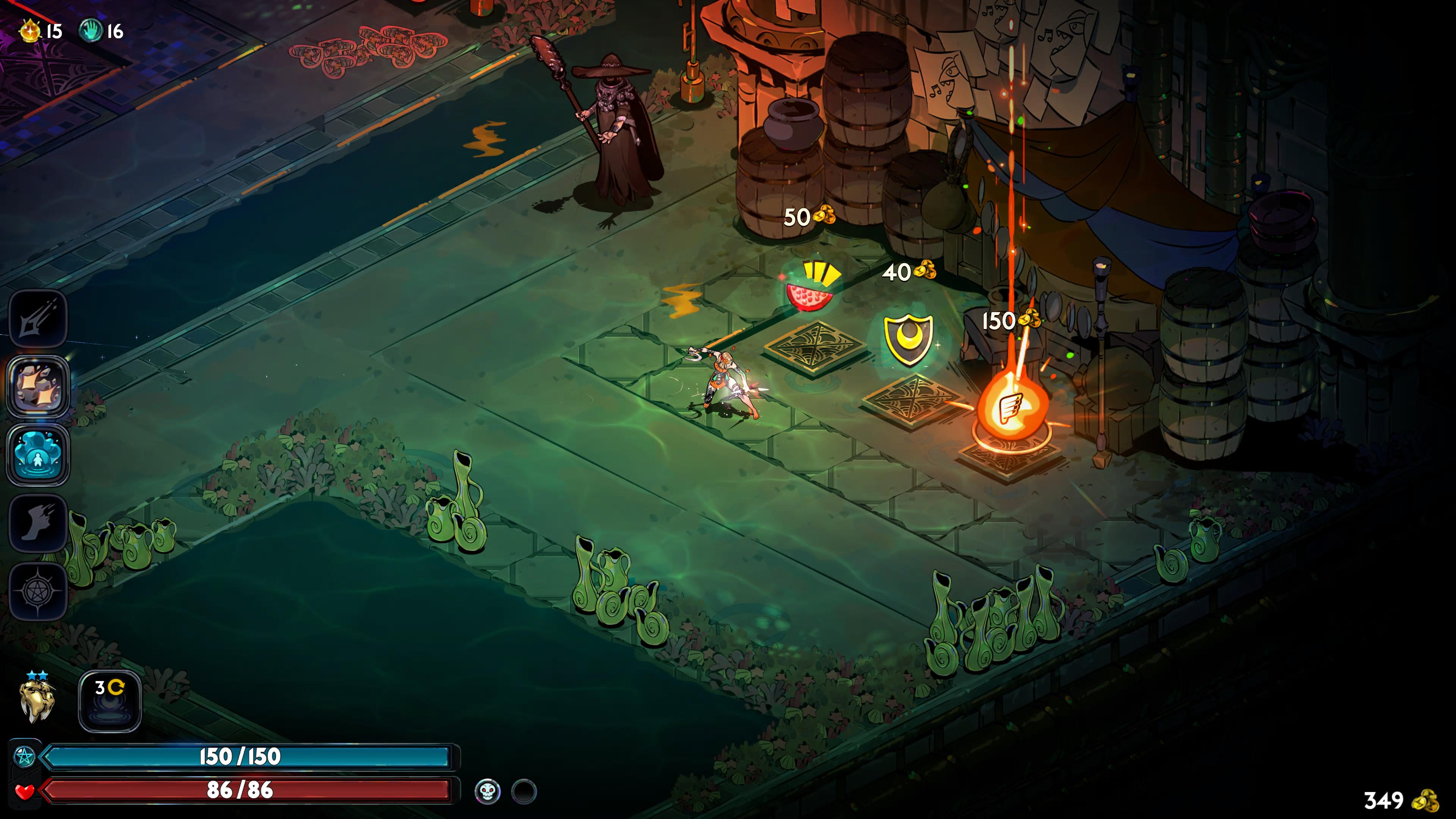This screenshot has height=819, width=1456.
Task: Choose the empty Sprint foot slot
Action: click(38, 523)
